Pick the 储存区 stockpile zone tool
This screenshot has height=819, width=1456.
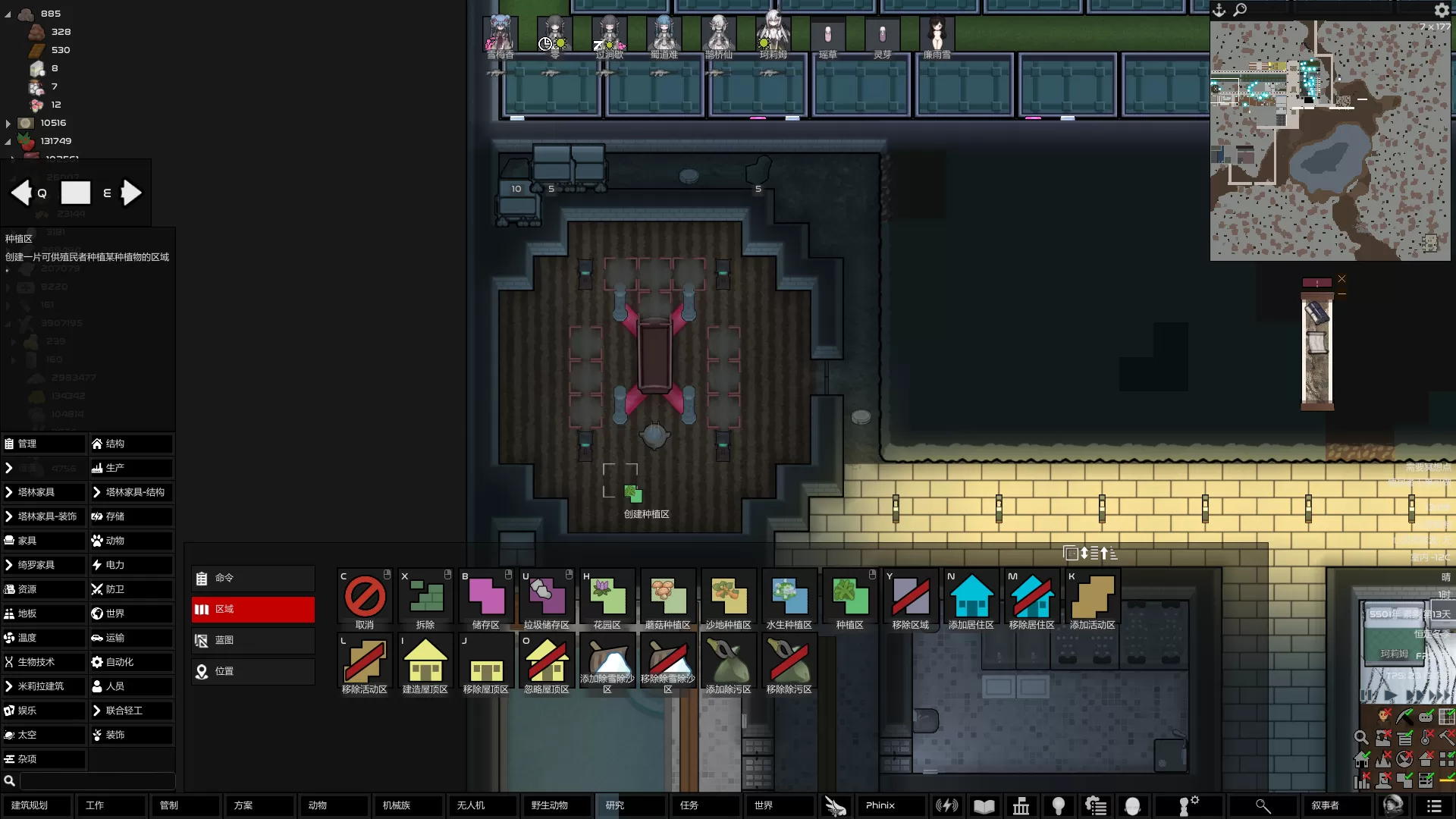click(486, 598)
